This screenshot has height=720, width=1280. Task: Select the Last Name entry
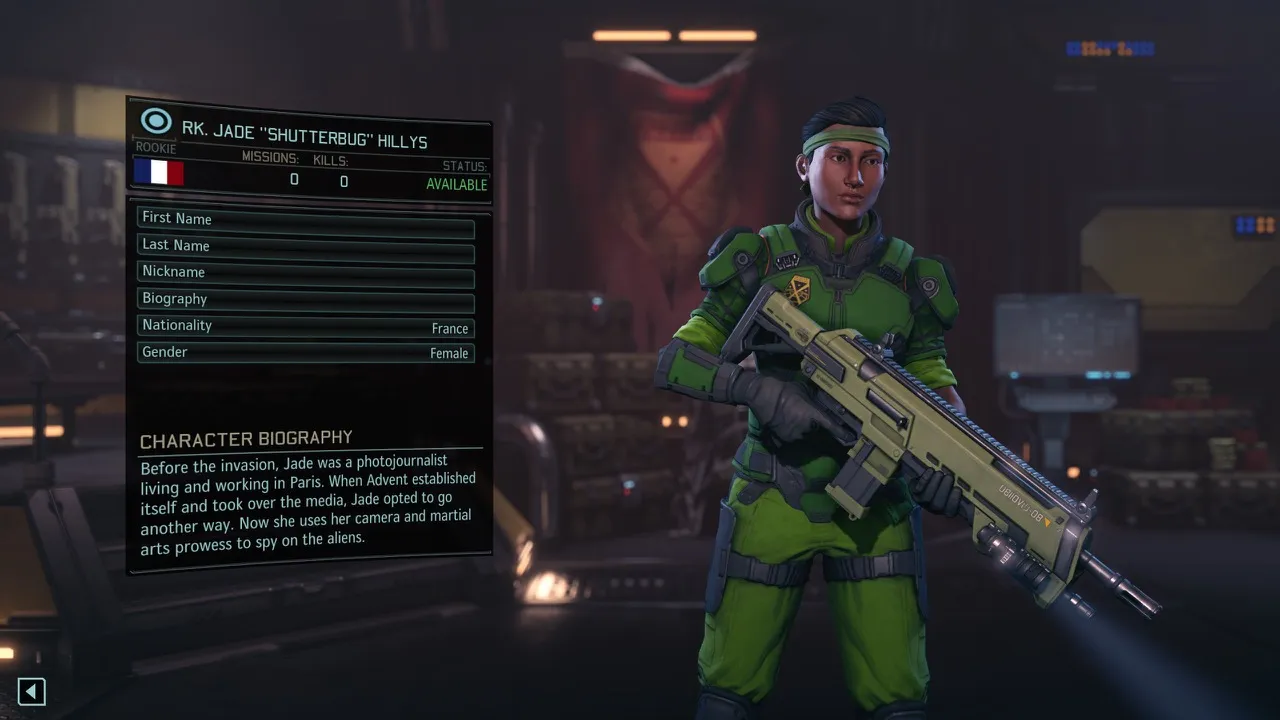[305, 246]
